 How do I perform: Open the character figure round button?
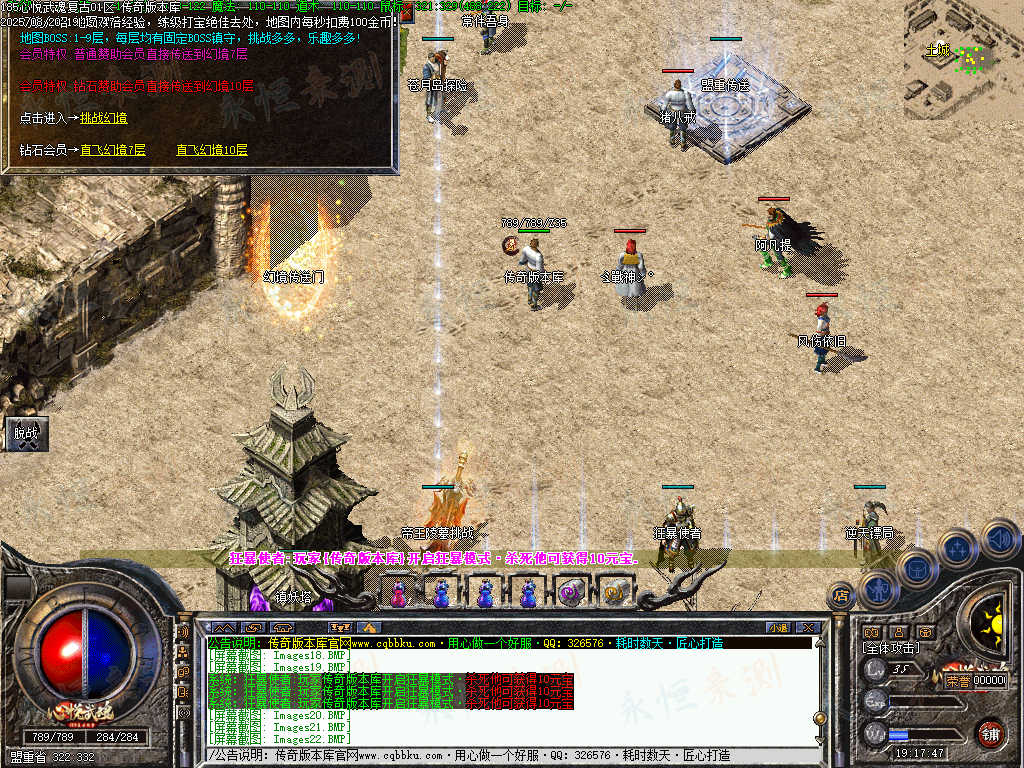pyautogui.click(x=878, y=589)
